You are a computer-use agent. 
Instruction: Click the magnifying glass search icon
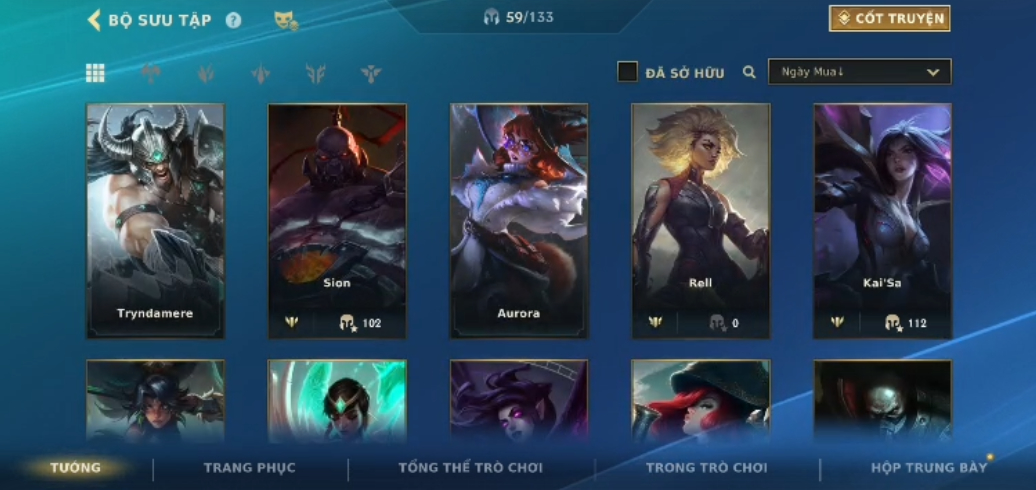[x=749, y=72]
